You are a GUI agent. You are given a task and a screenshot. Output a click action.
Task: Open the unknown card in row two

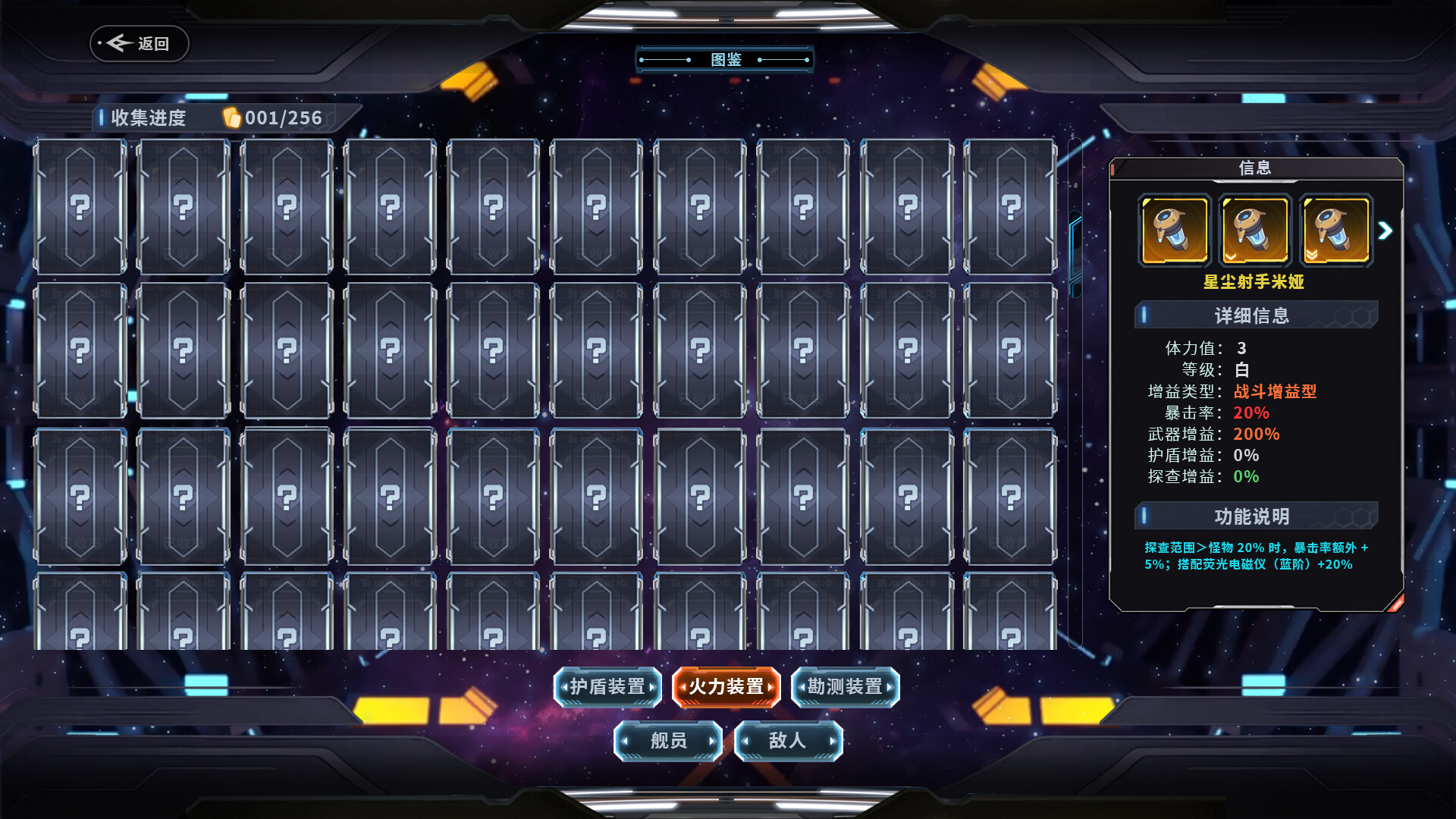pos(80,350)
